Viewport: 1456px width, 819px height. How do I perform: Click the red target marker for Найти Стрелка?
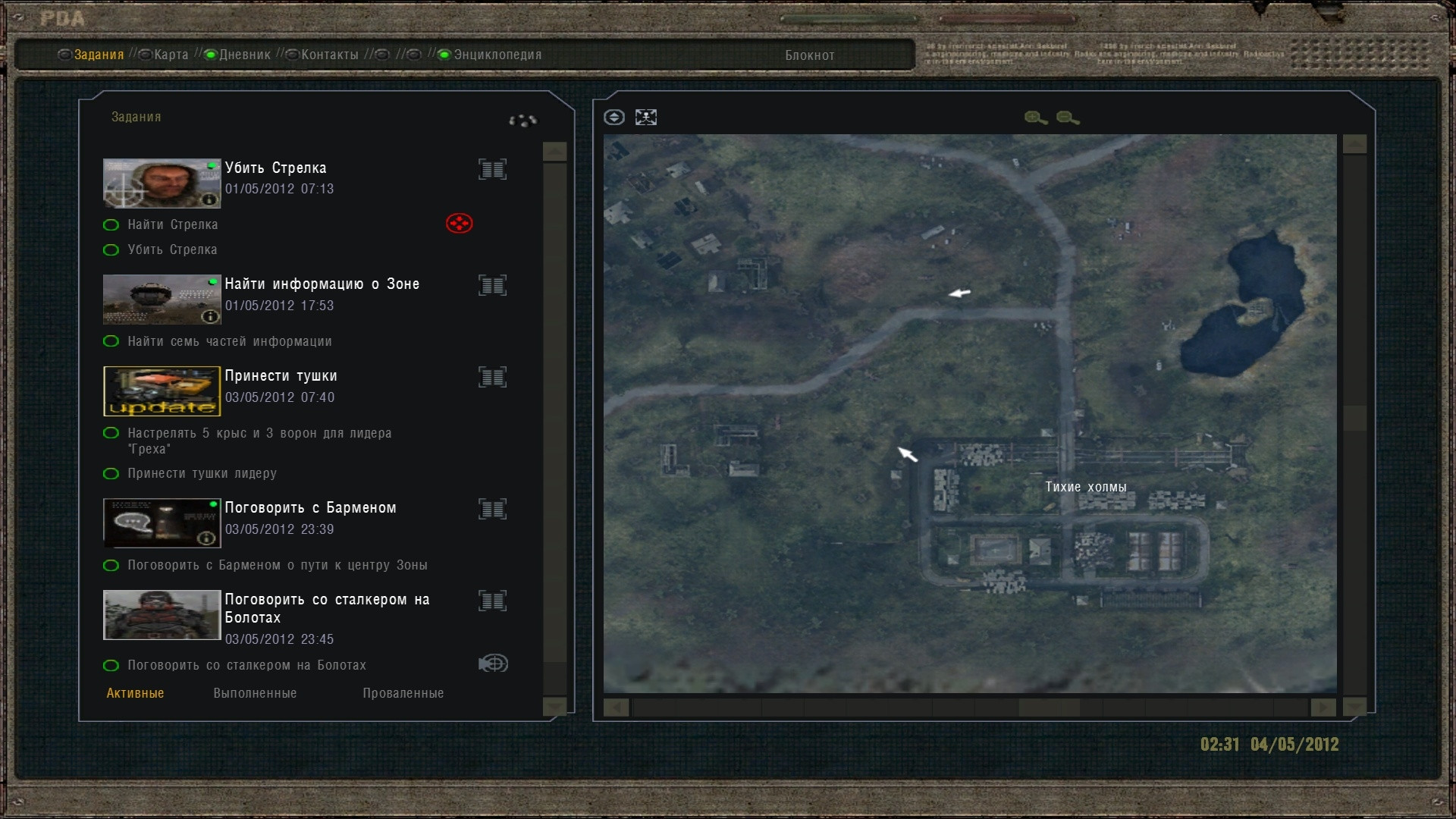pos(459,224)
